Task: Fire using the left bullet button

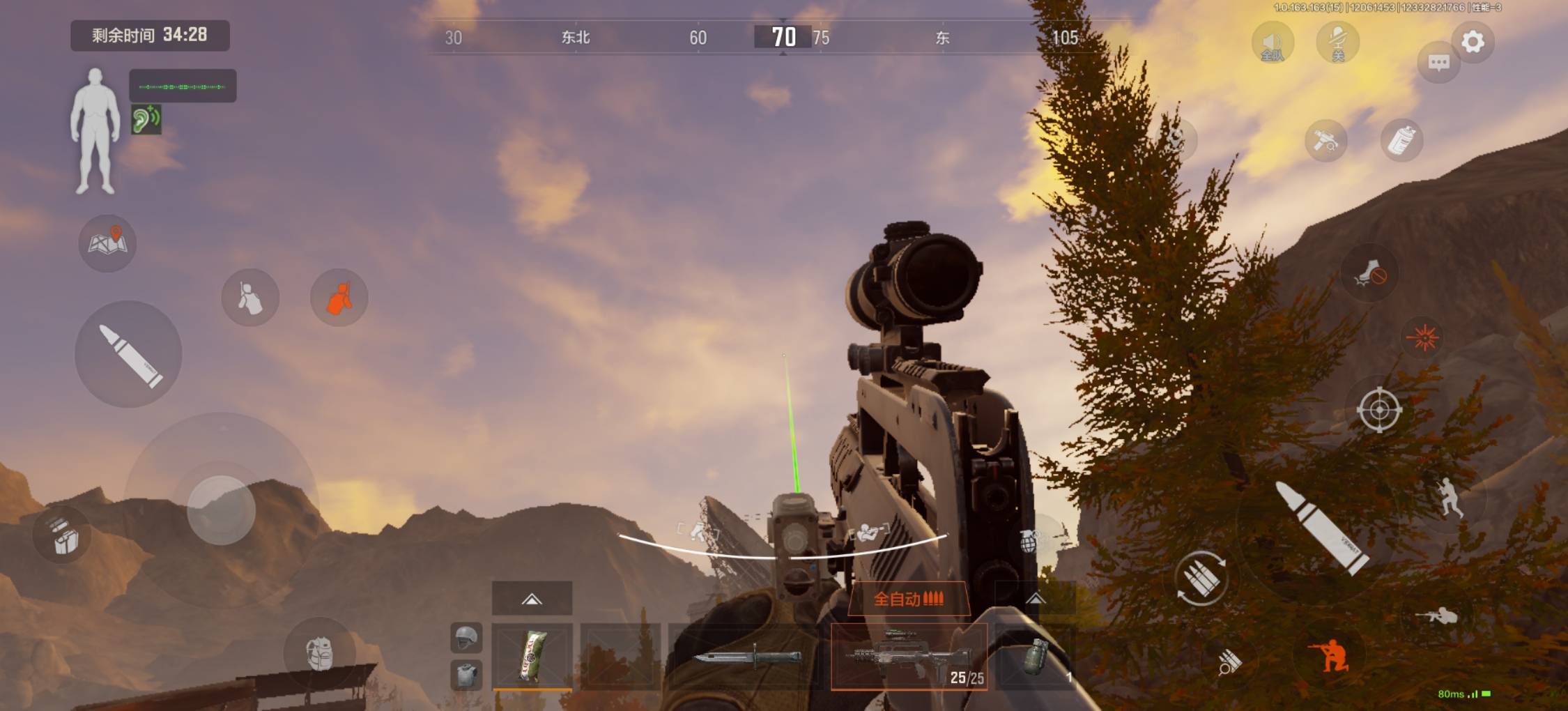Action: [129, 355]
